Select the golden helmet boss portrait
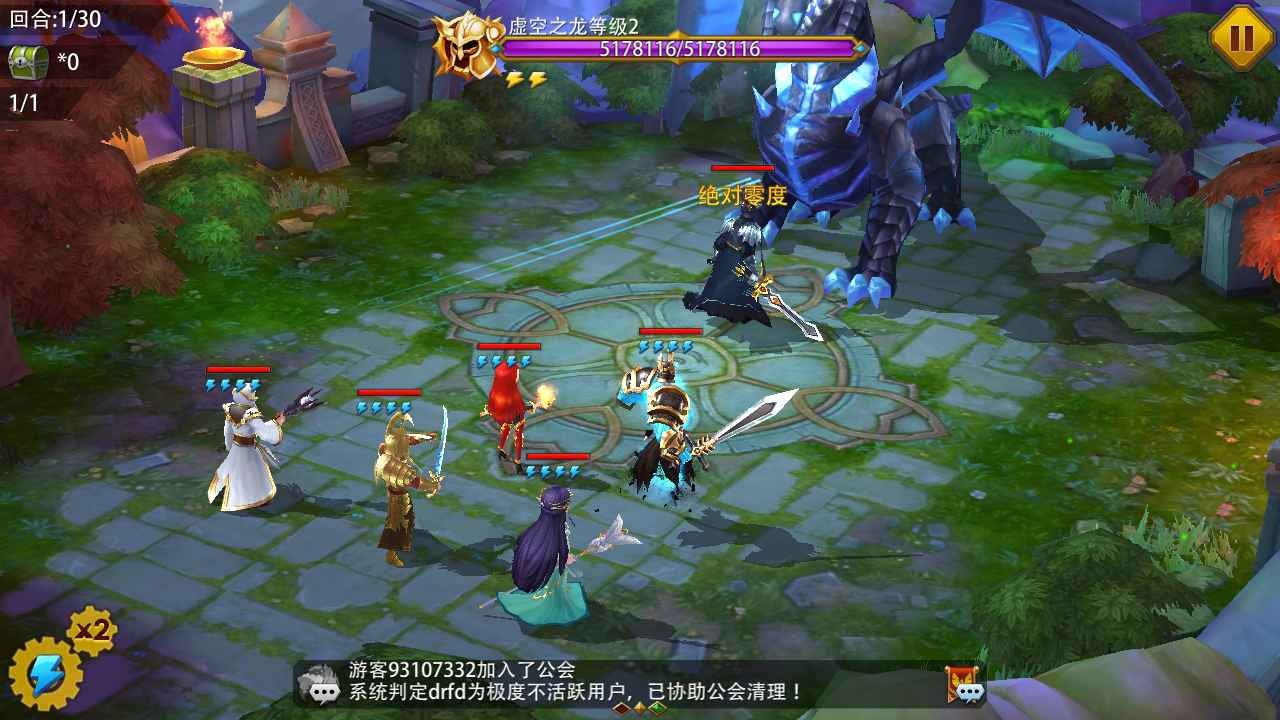The height and width of the screenshot is (720, 1280). [465, 46]
